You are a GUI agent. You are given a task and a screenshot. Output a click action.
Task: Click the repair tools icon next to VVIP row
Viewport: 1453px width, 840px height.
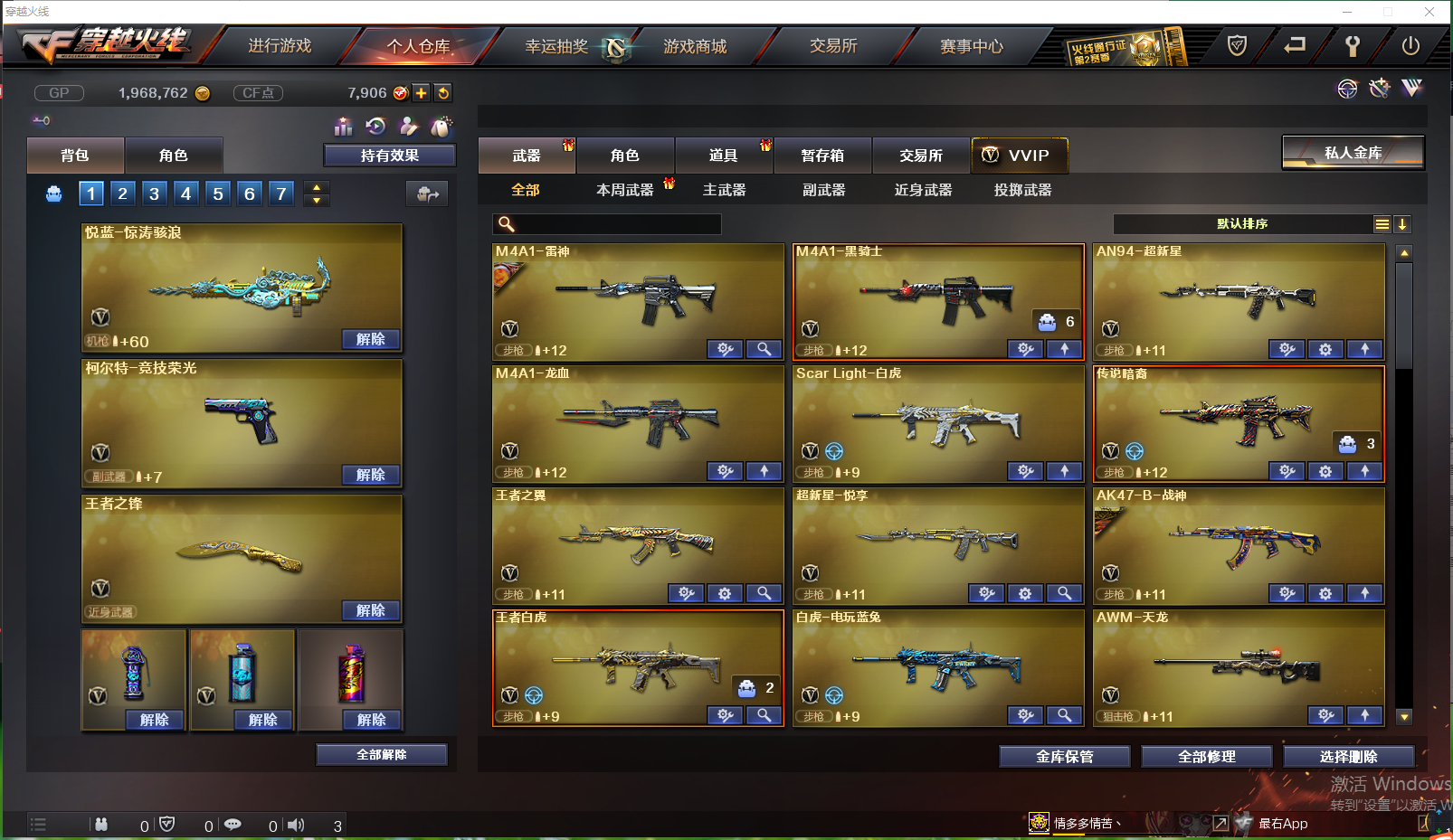tap(1379, 89)
